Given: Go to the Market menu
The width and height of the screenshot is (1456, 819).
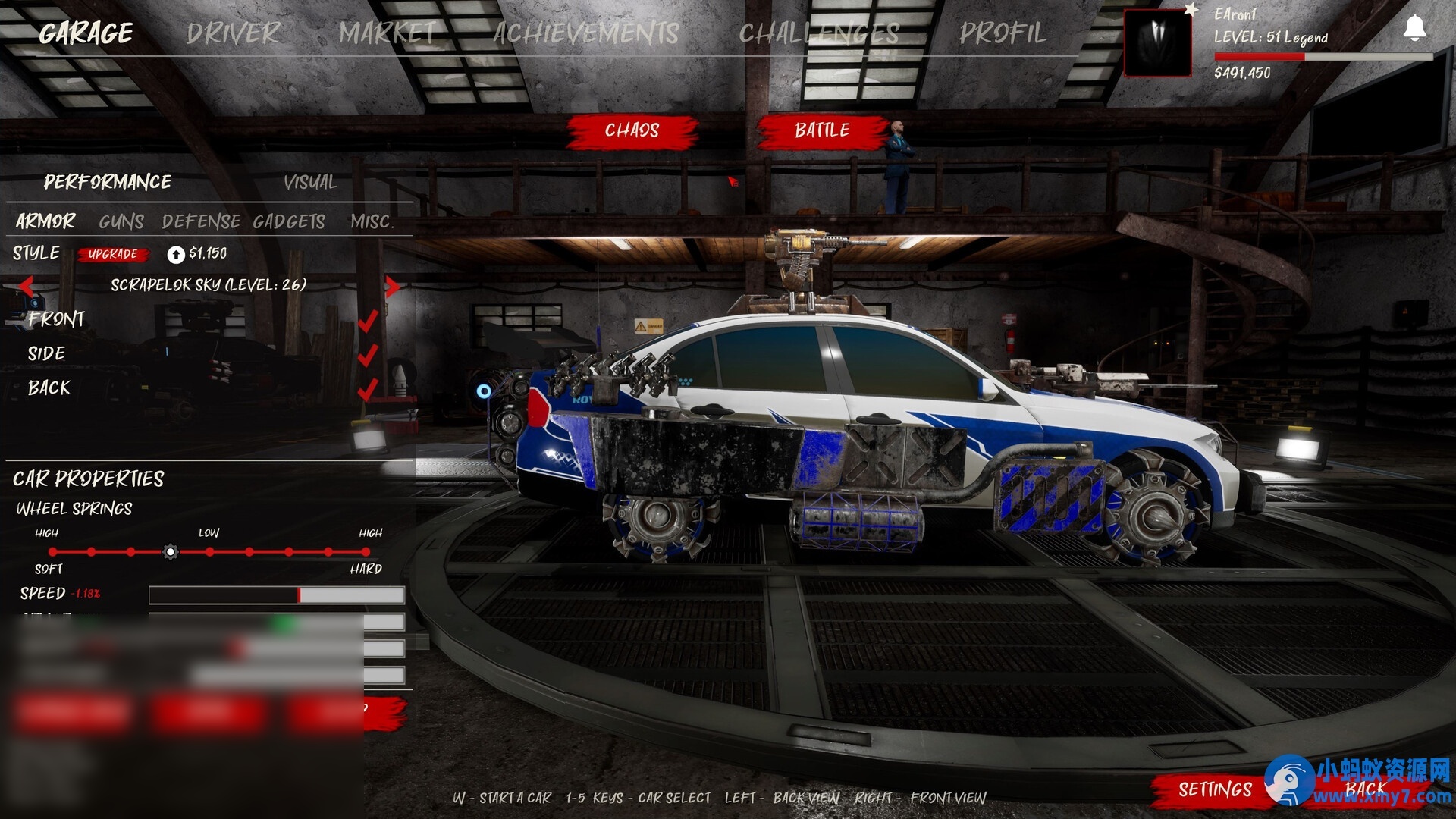Looking at the screenshot, I should pyautogui.click(x=388, y=33).
